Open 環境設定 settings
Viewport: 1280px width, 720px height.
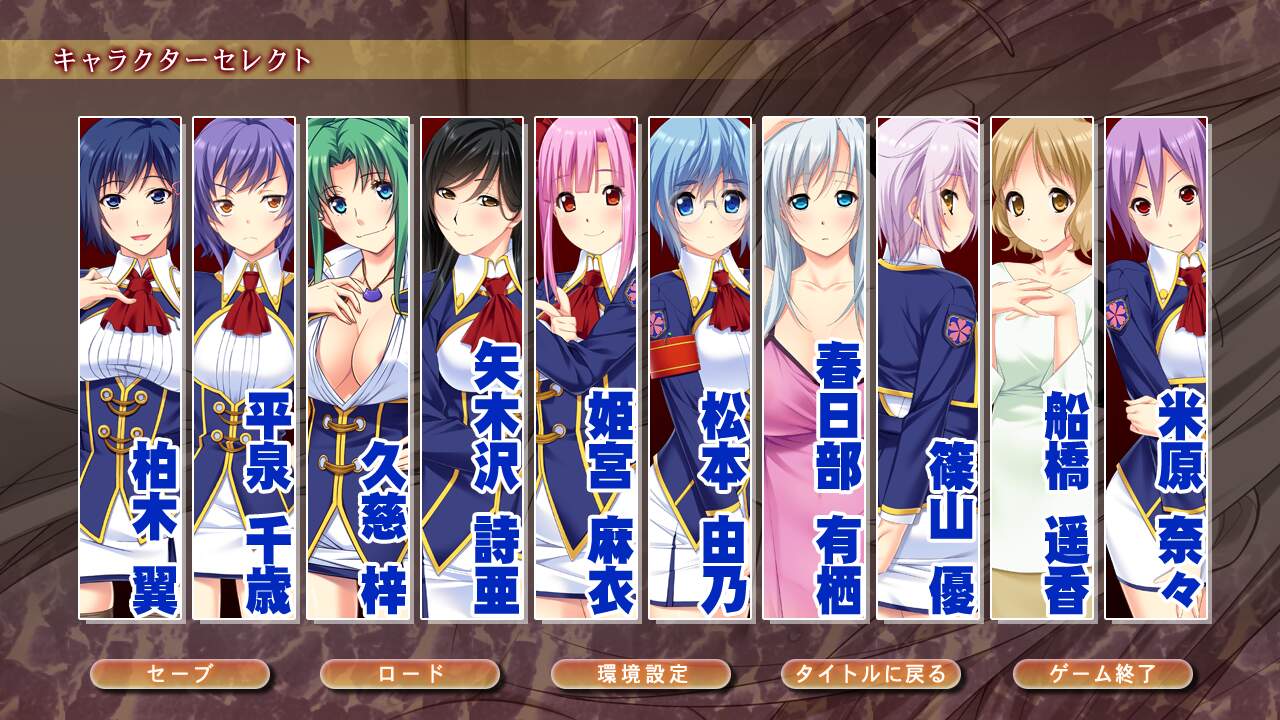pyautogui.click(x=641, y=674)
